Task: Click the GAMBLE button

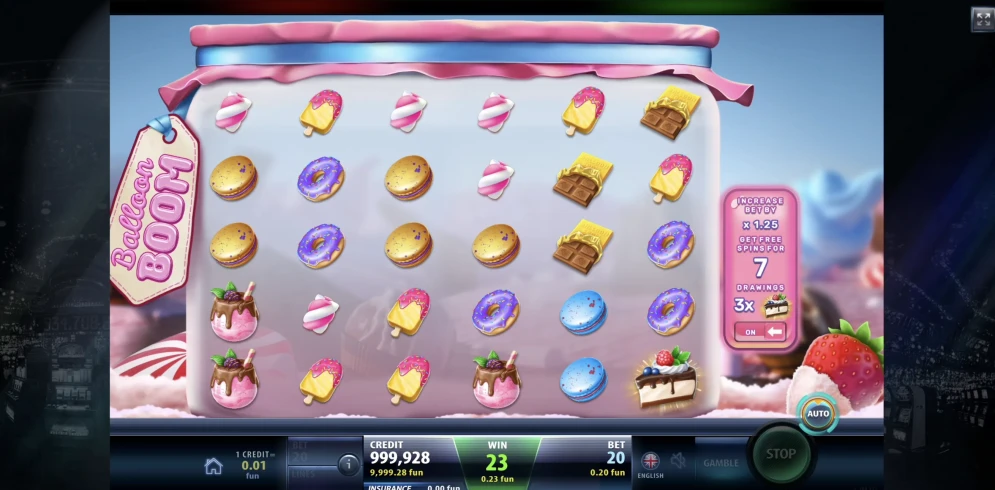Action: pos(720,463)
